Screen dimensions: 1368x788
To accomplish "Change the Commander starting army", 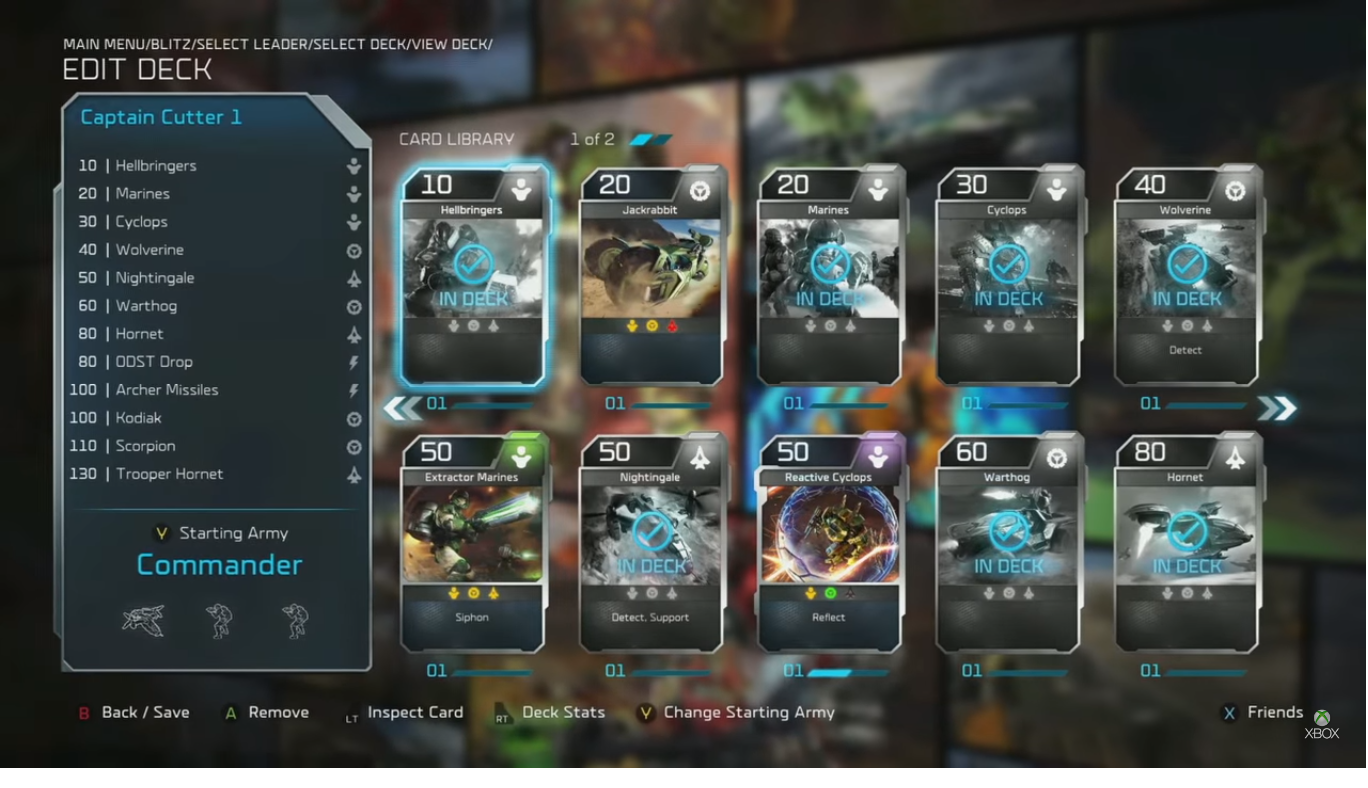I will tap(219, 565).
